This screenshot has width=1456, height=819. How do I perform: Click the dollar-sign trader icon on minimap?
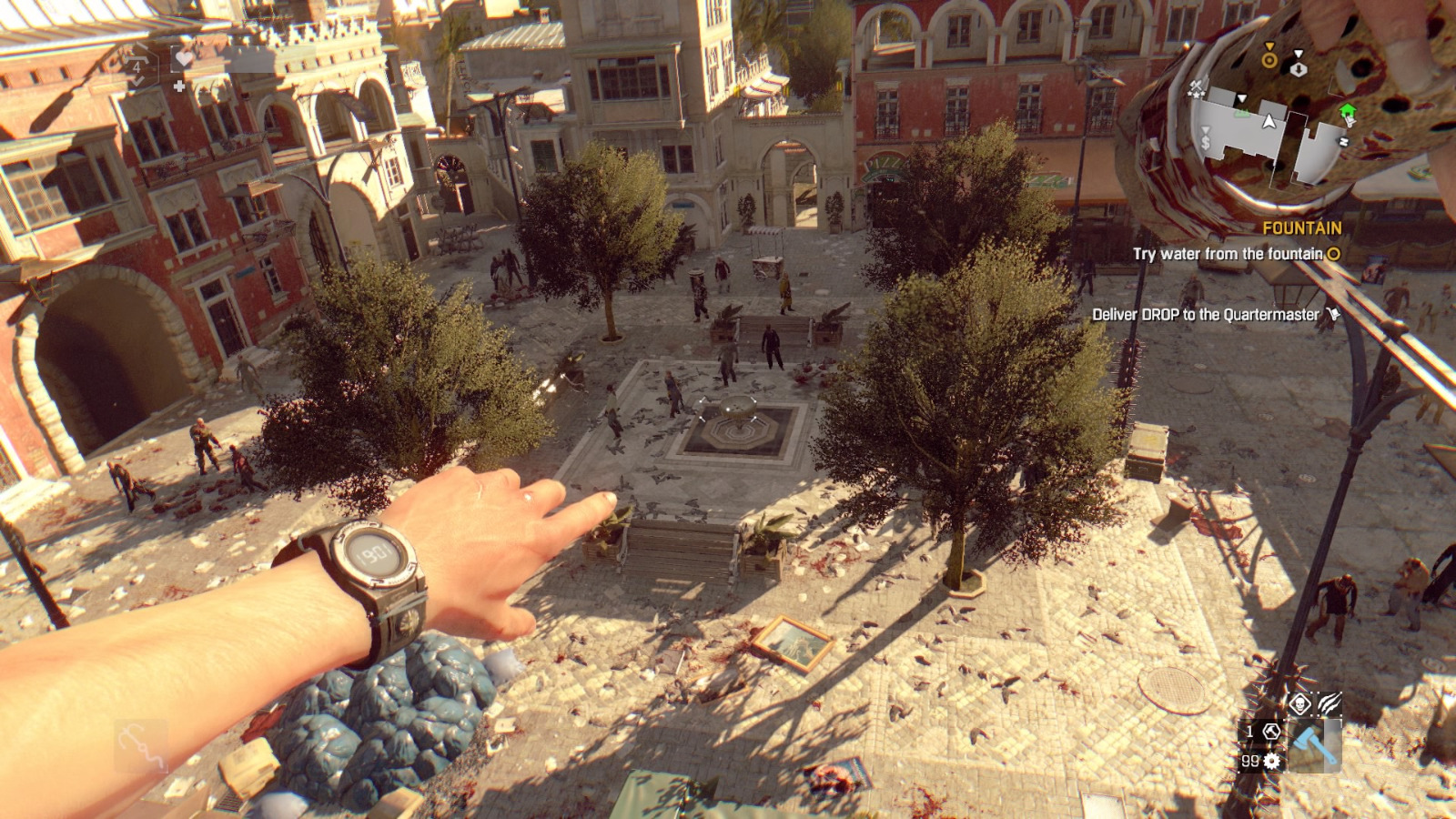pyautogui.click(x=1206, y=142)
